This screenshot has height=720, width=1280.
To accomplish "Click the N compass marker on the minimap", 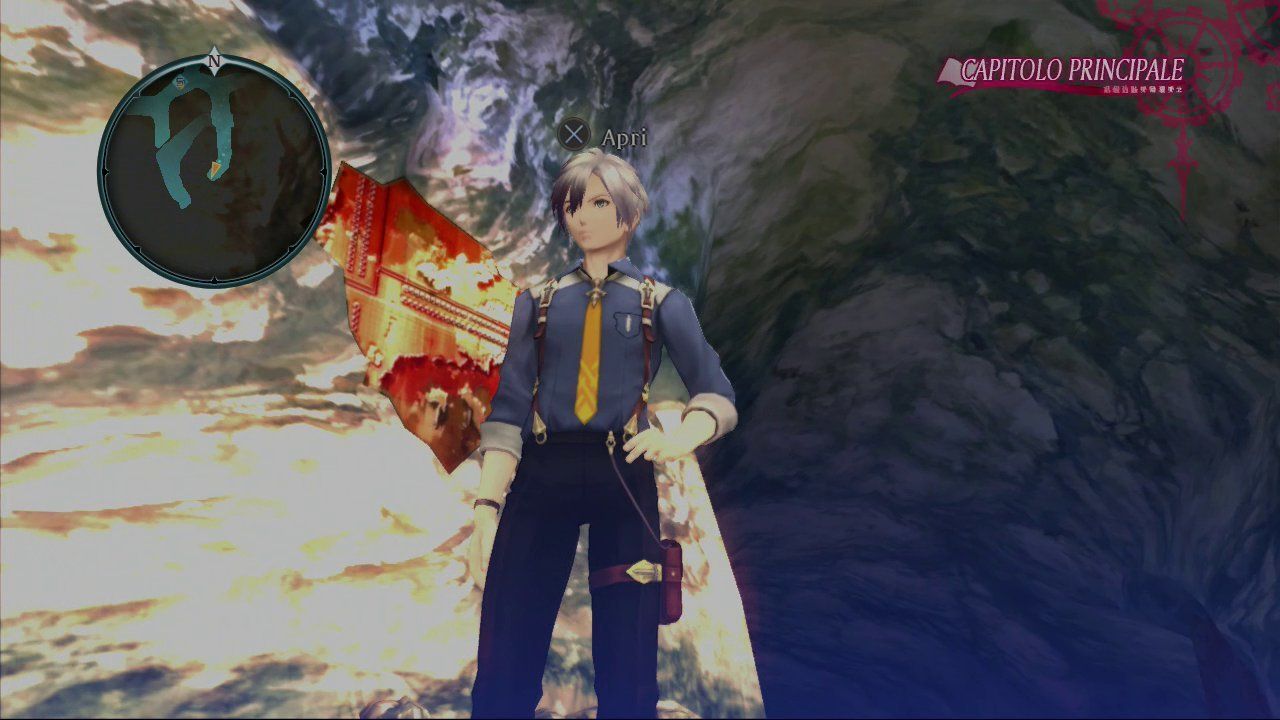I will tap(214, 60).
